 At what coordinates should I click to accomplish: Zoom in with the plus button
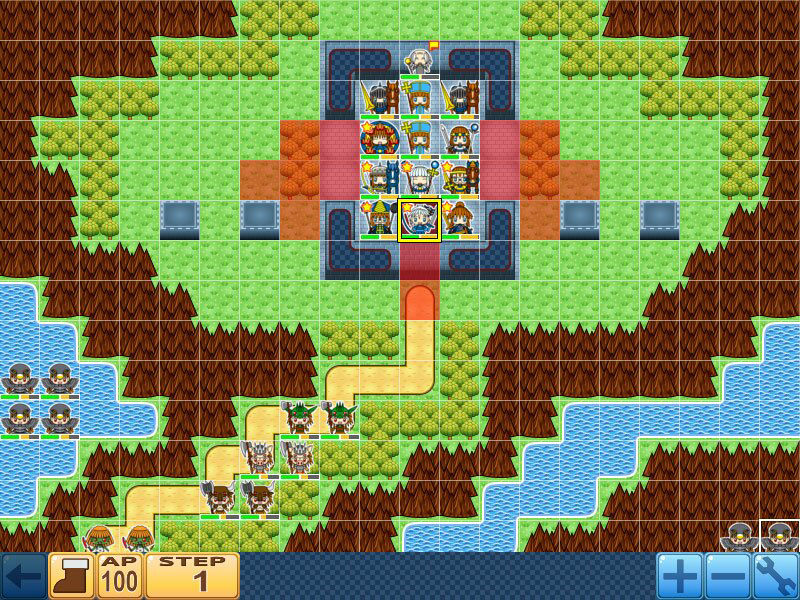pos(679,576)
